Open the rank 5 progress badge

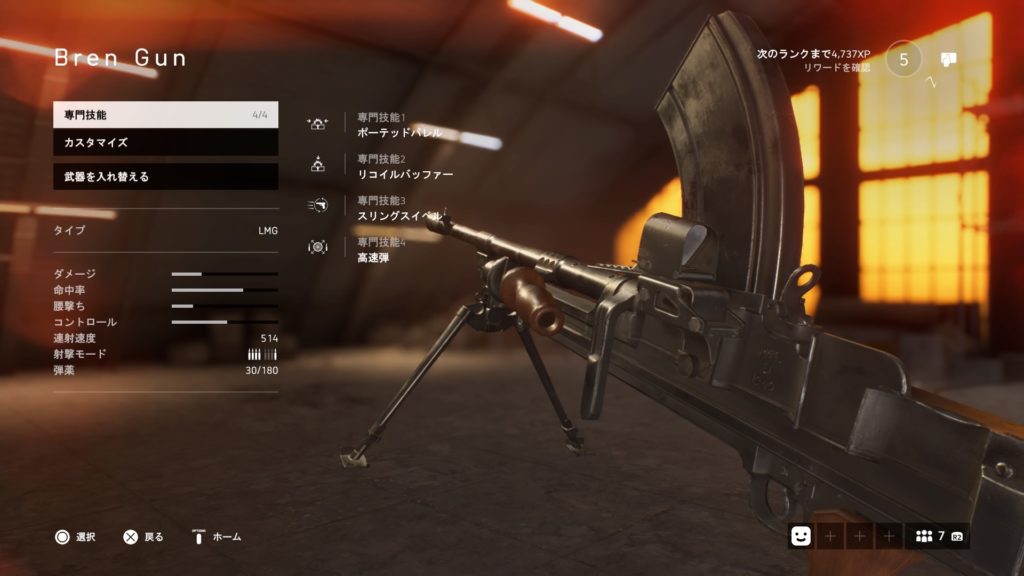click(904, 59)
